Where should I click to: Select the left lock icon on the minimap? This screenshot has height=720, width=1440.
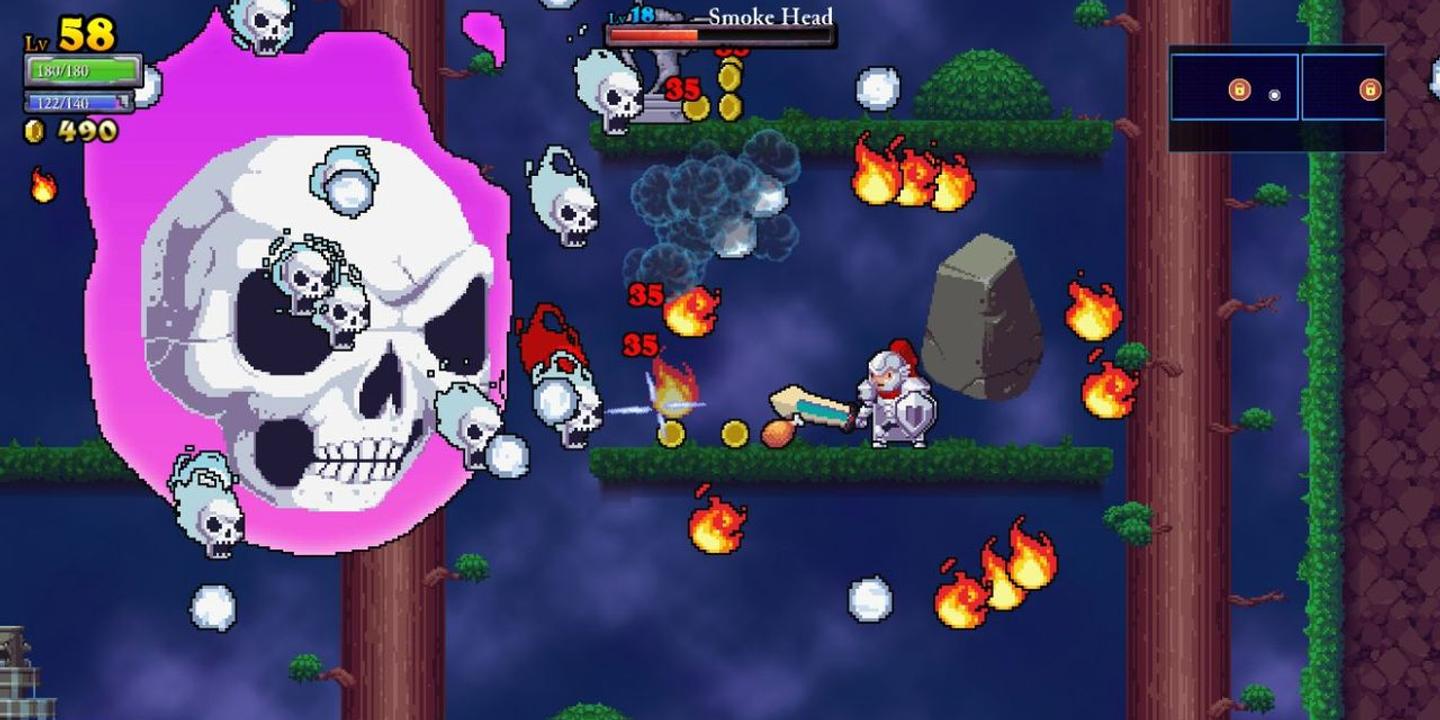pyautogui.click(x=1240, y=87)
